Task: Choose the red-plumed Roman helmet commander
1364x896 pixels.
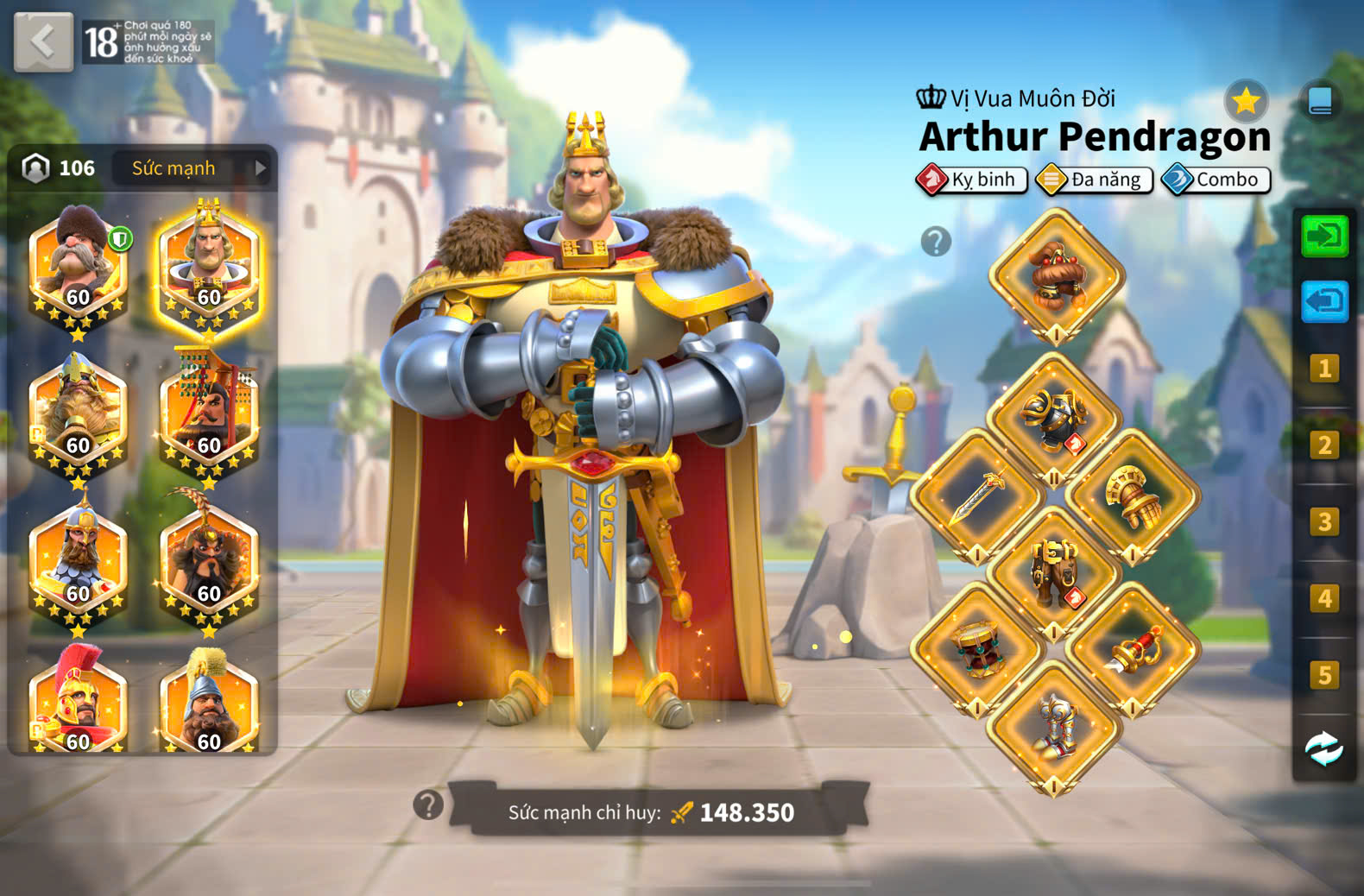Action: tap(79, 701)
